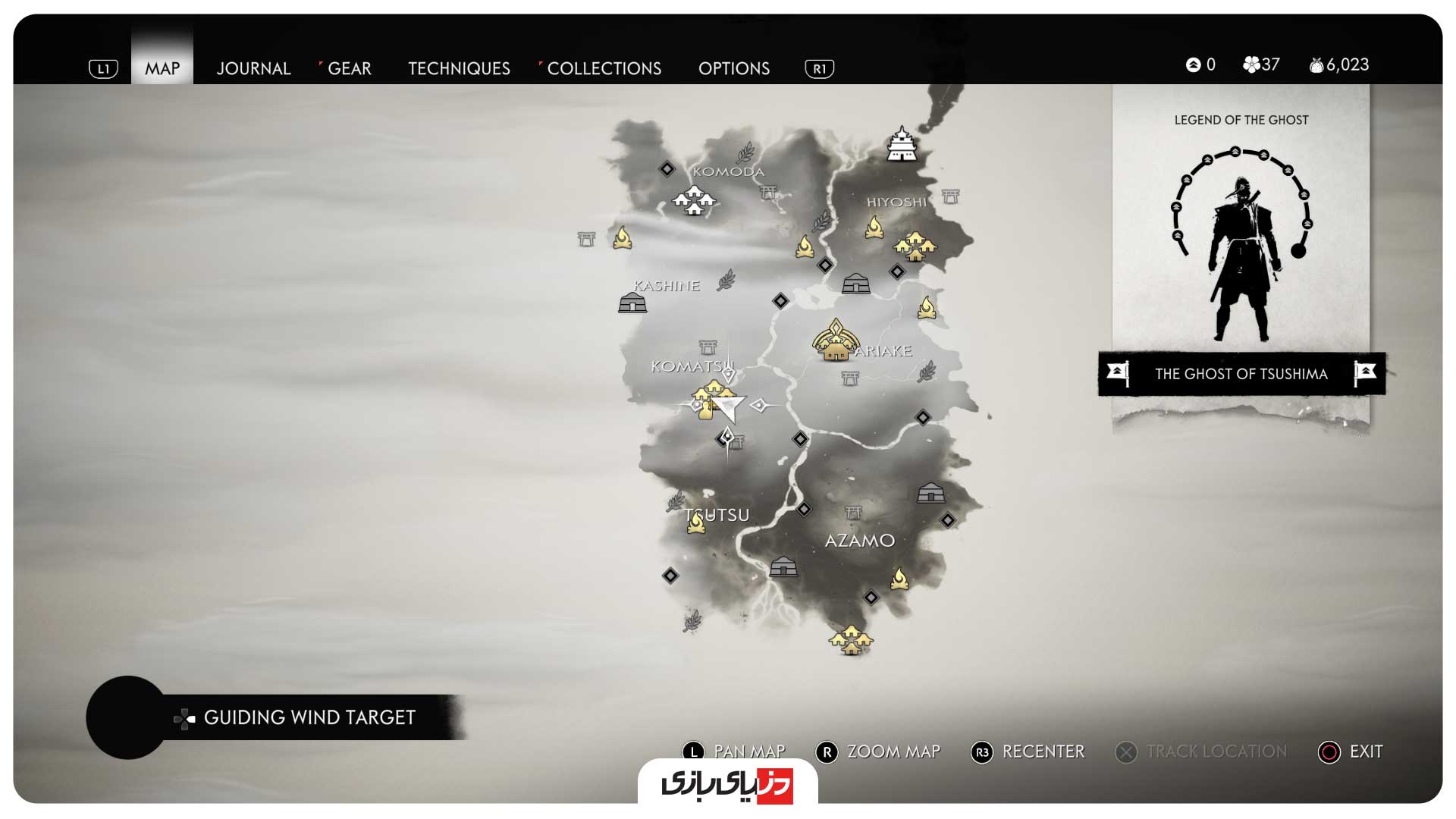The image size is (1456, 819).
Task: Click the white player arrow marker
Action: coord(728,408)
